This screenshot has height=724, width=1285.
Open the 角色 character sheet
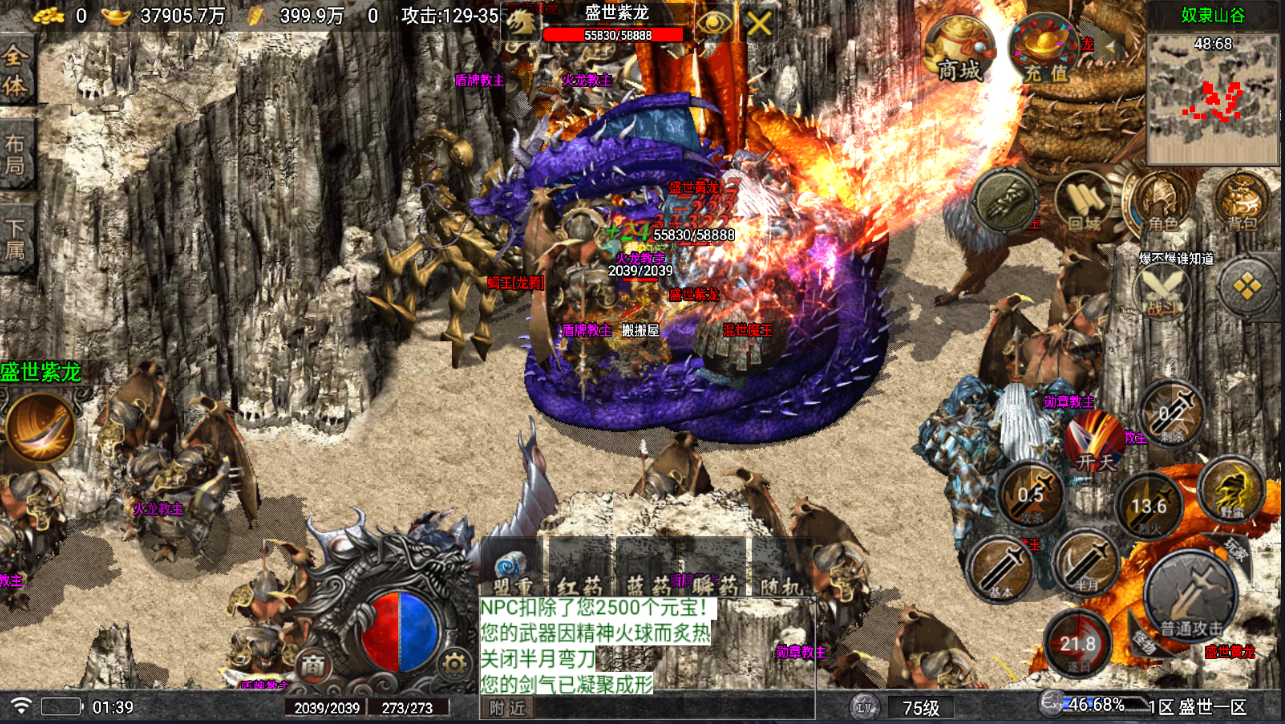1160,203
